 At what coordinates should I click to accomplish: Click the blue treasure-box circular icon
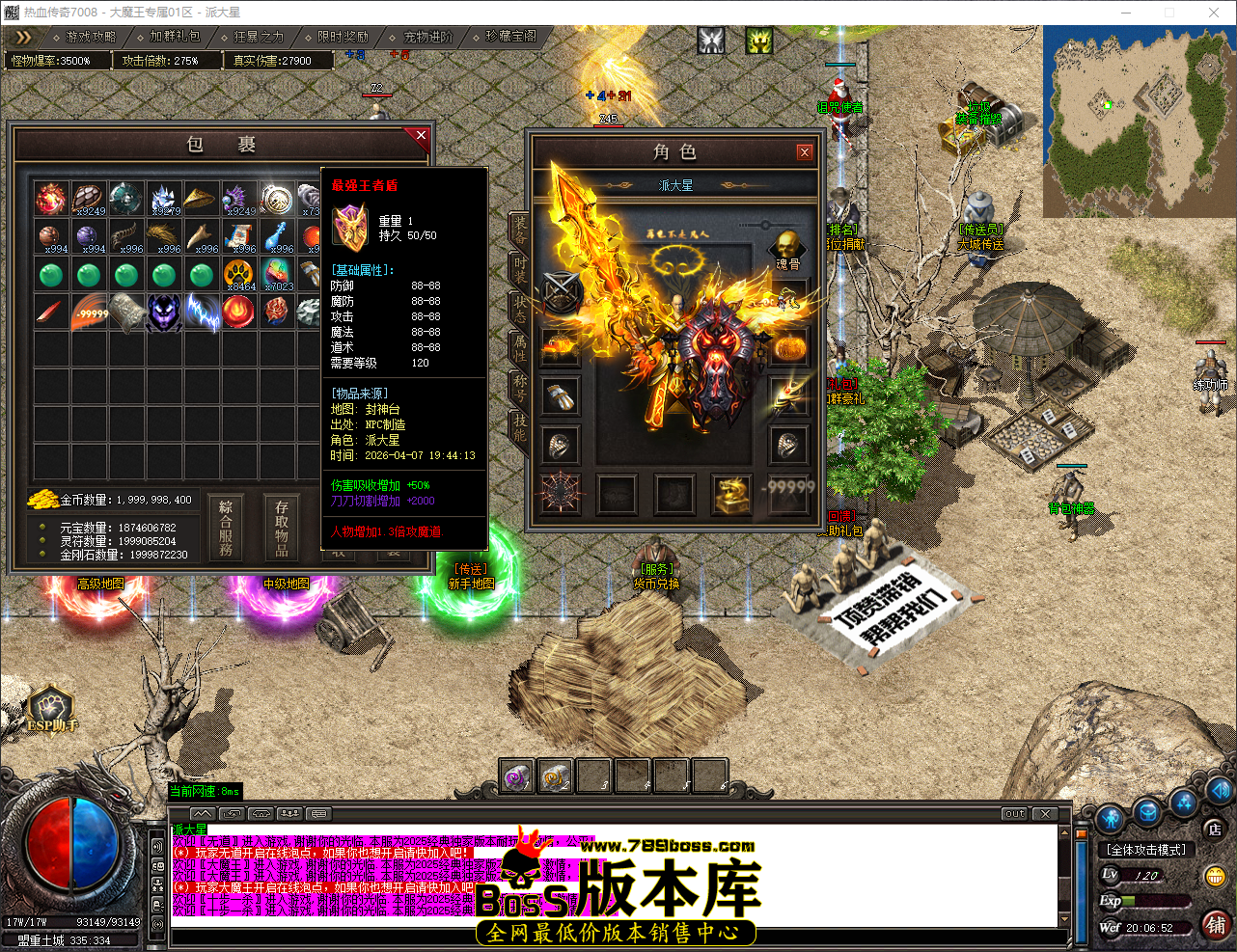1145,812
